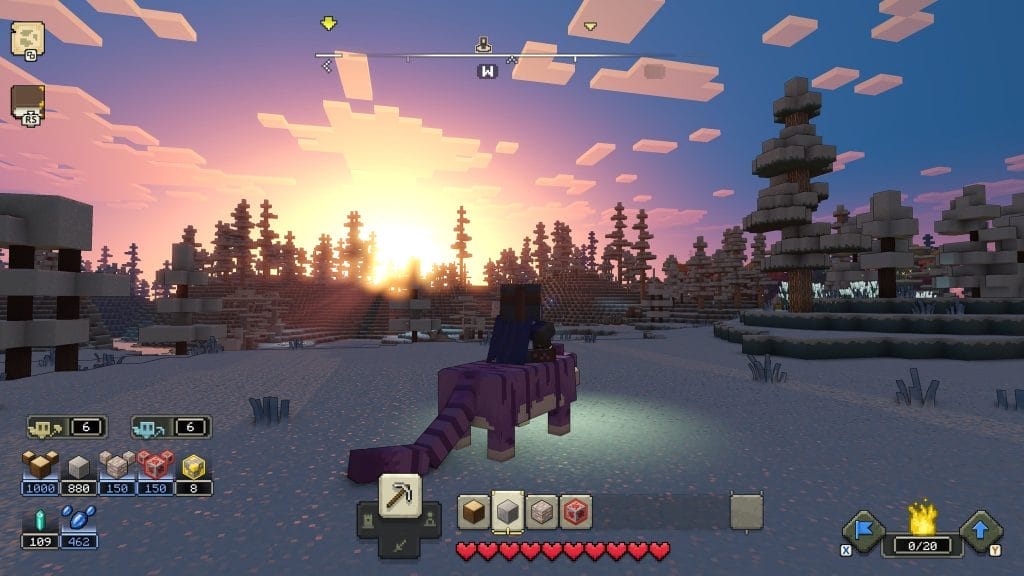Screen dimensions: 1024x576
Task: Click the yellow flames-of-creation icon
Action: click(921, 517)
